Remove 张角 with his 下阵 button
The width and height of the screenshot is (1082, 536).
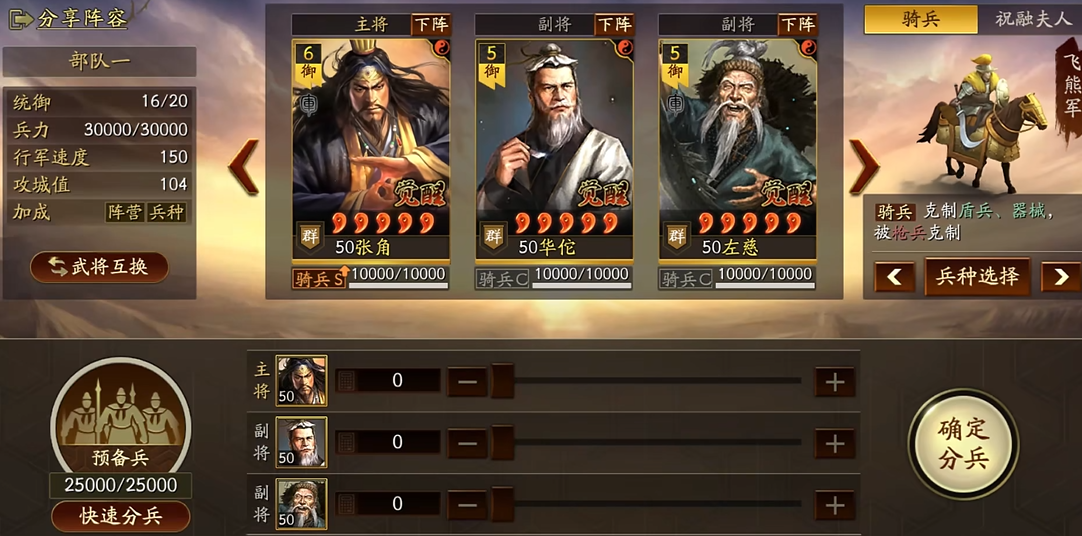(432, 24)
